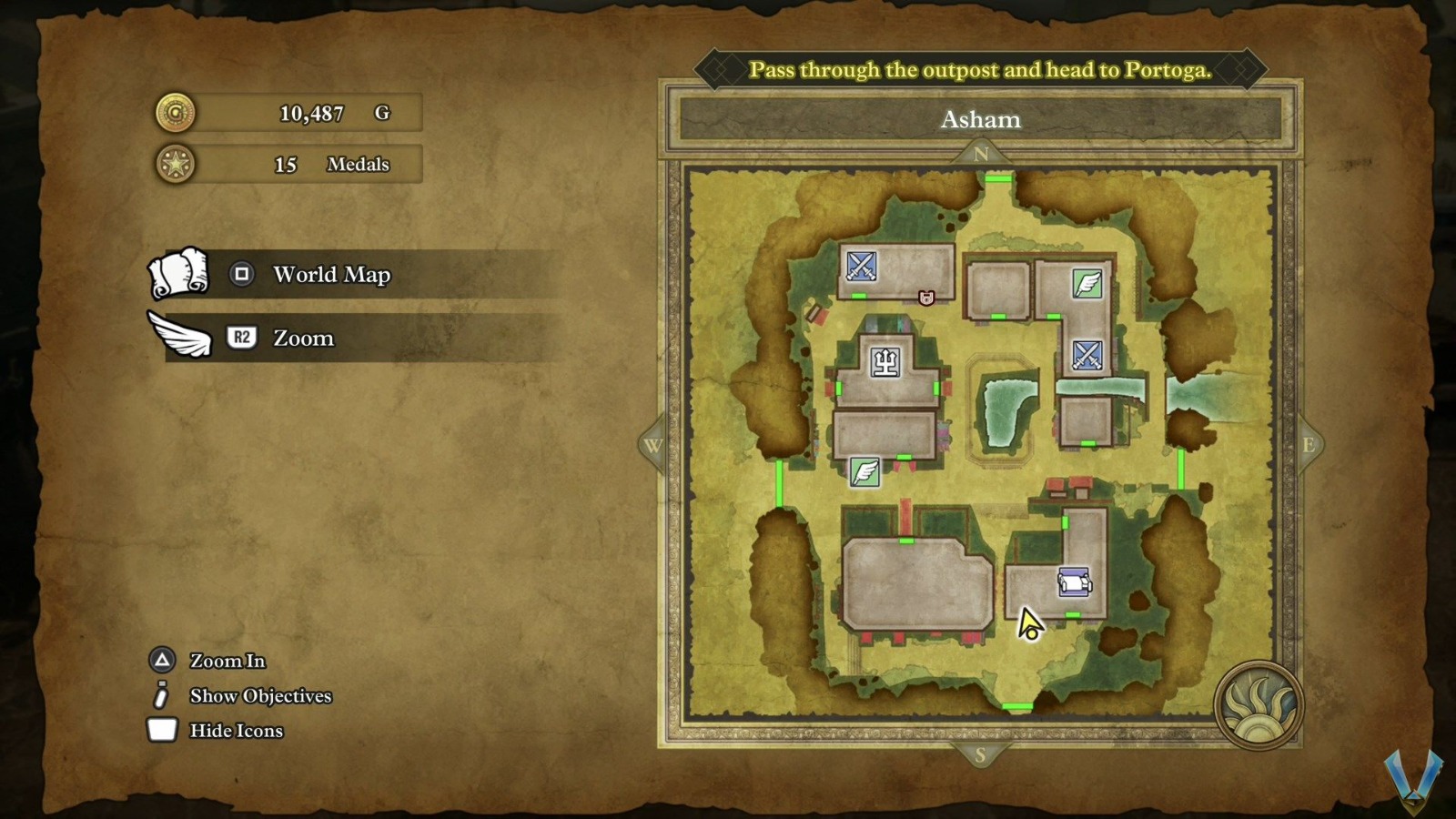The width and height of the screenshot is (1456, 819).
Task: Select the Zoom option with wing icon
Action: tap(303, 339)
